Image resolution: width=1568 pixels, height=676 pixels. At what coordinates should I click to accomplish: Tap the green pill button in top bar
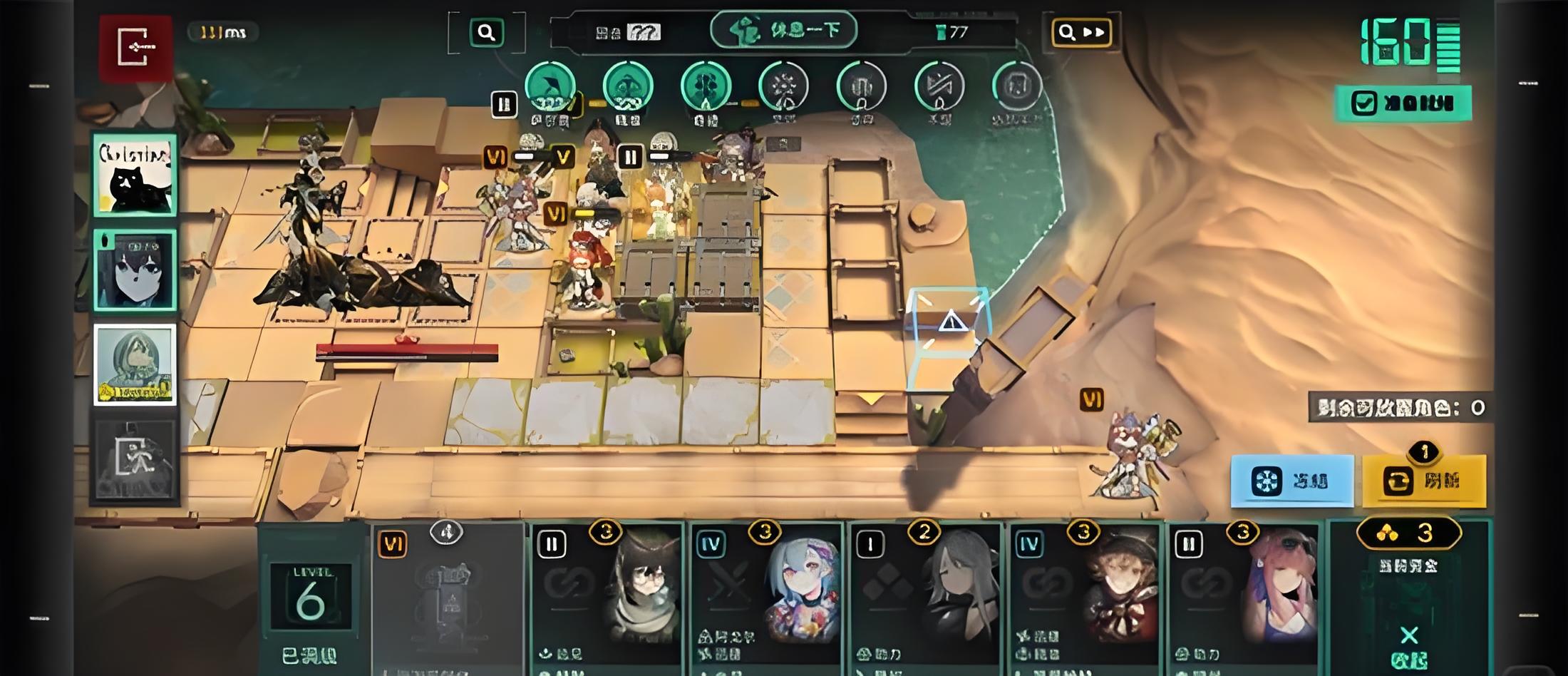(783, 31)
